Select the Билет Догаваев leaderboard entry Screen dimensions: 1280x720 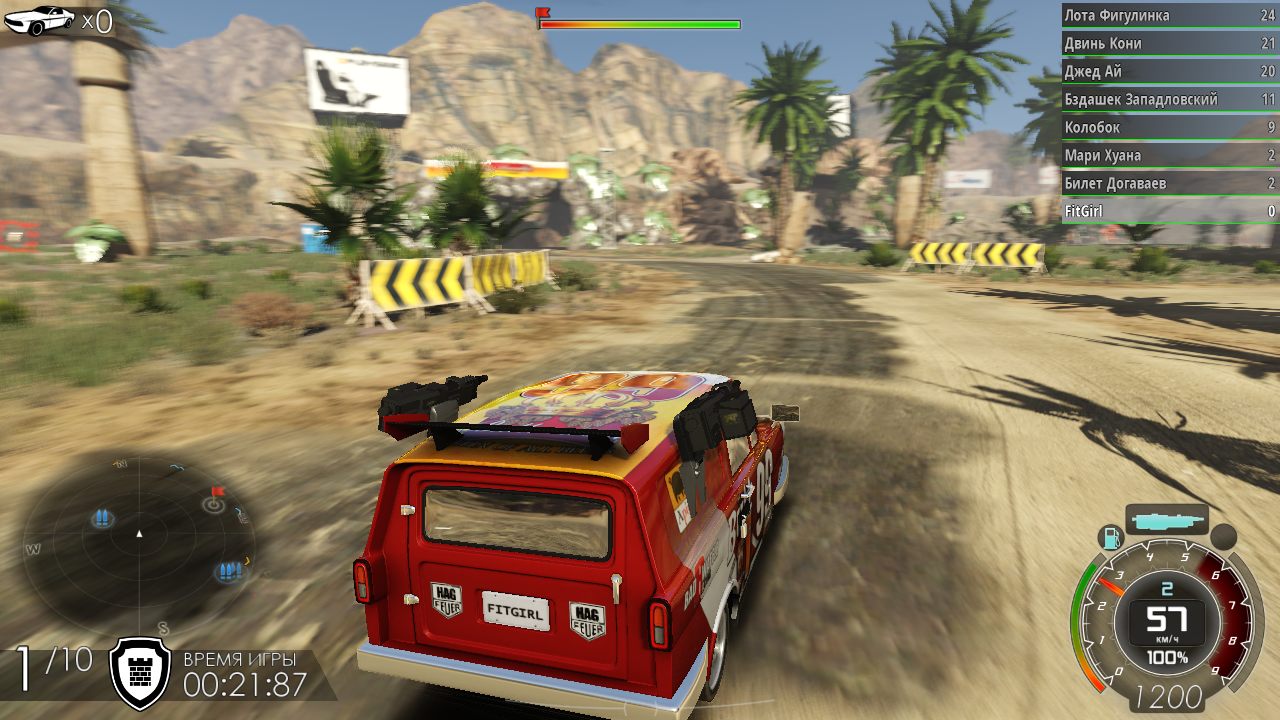click(1168, 184)
